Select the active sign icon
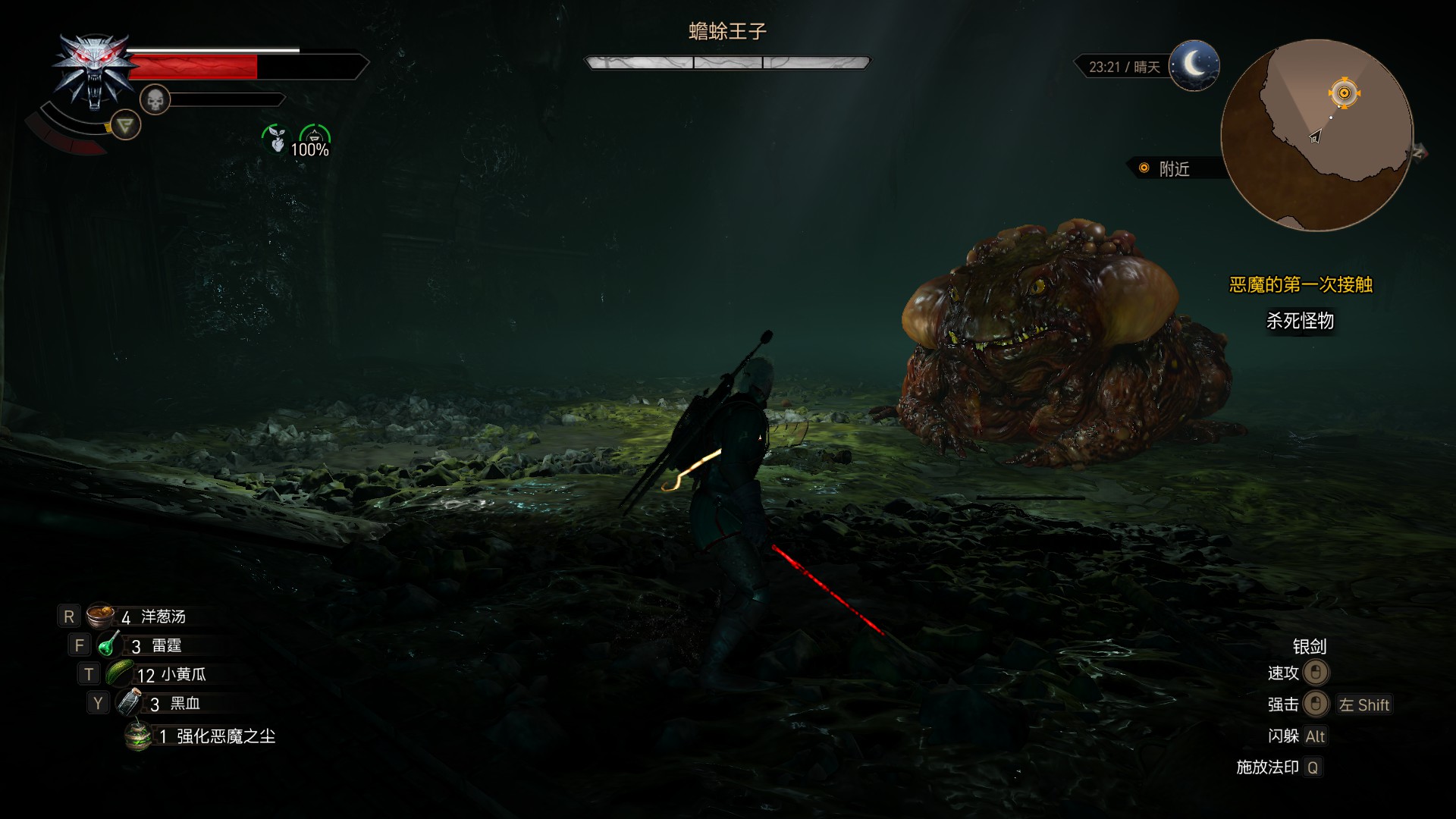Viewport: 1456px width, 819px height. click(x=125, y=125)
